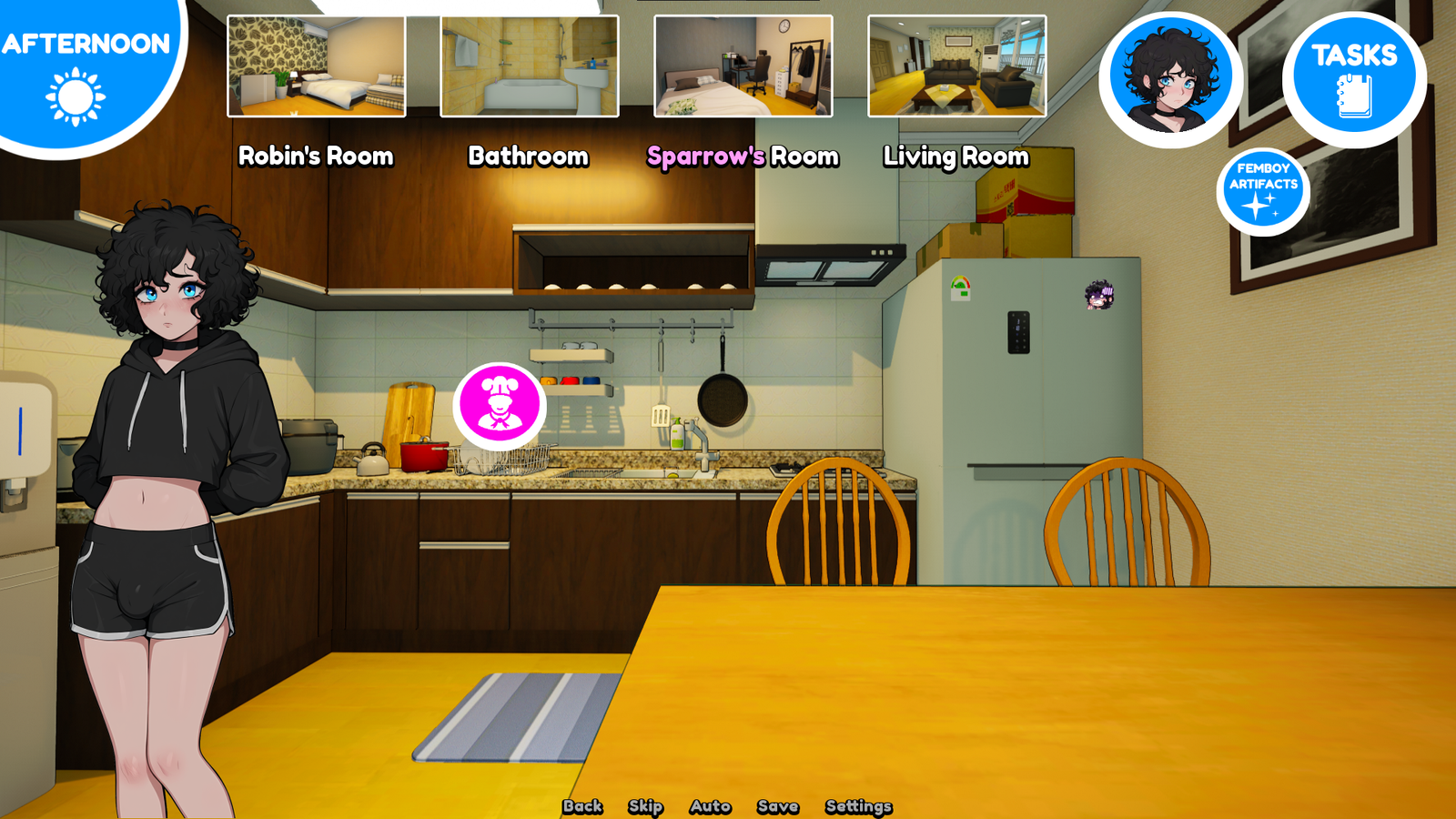Open the Robin's Room thumbnail
This screenshot has width=1456, height=819.
coord(316,66)
